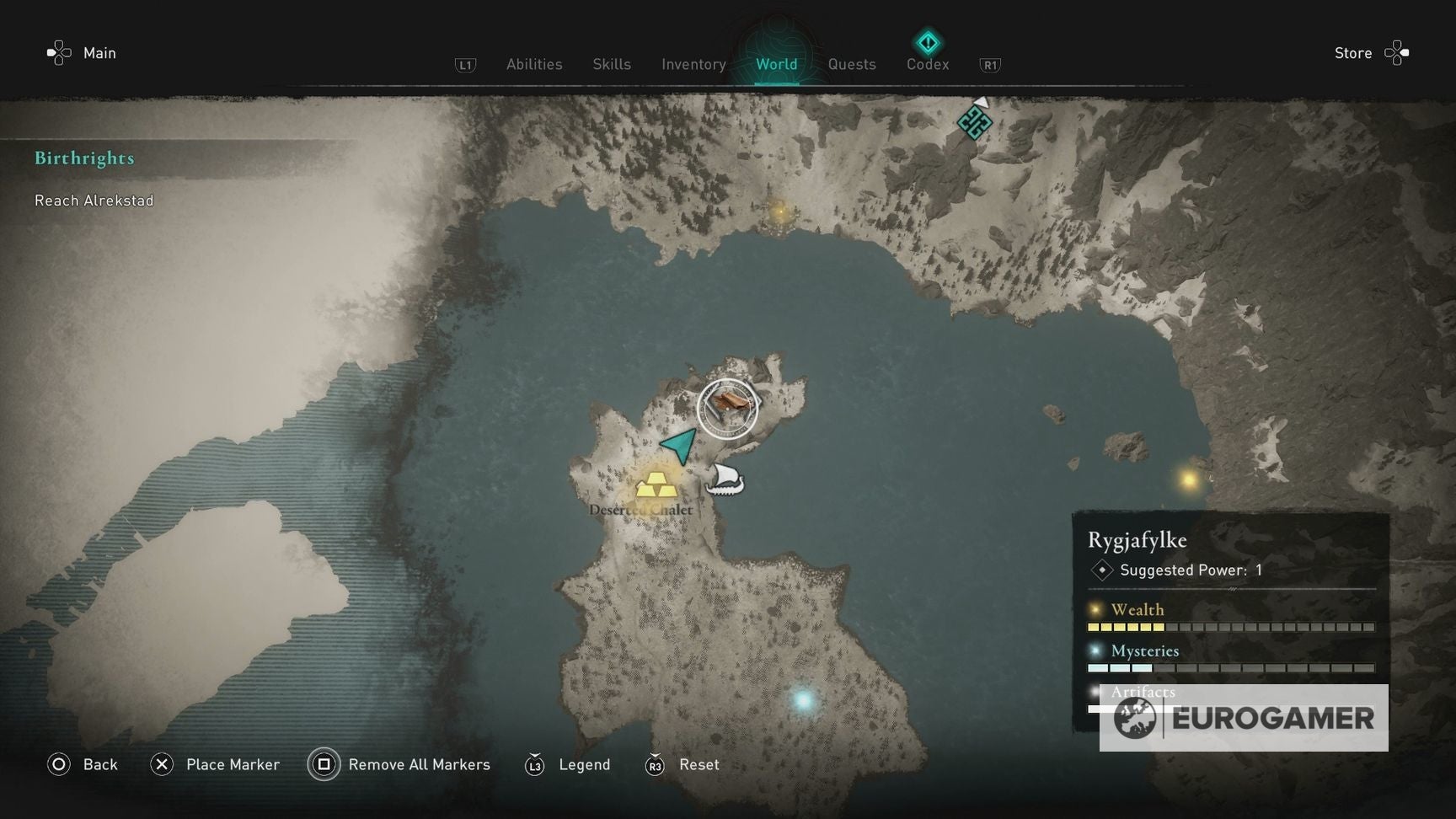This screenshot has width=1456, height=819.
Task: Click the Back button at bottom left
Action: pos(83,764)
